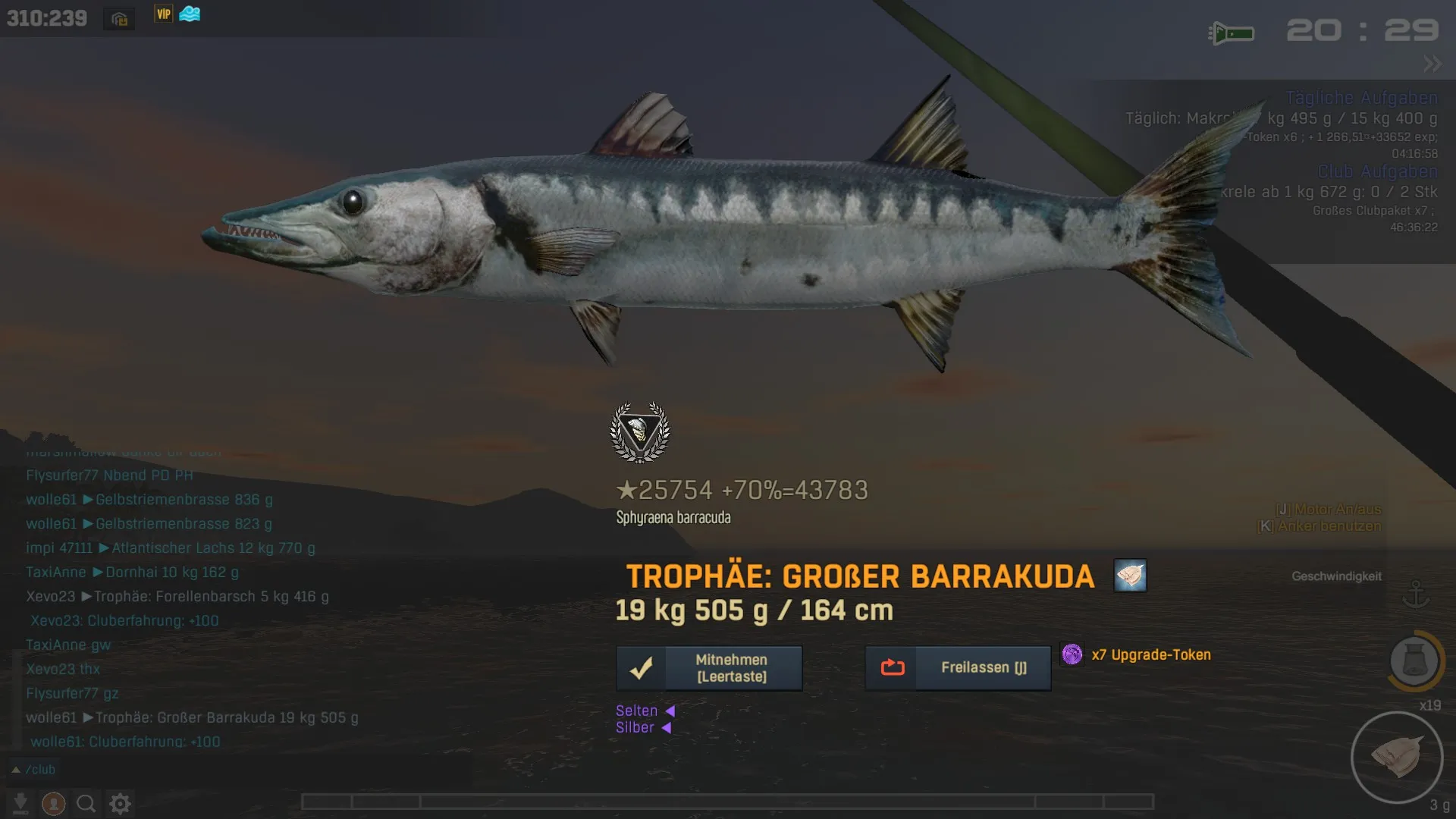Open the settings gear icon

point(121,803)
